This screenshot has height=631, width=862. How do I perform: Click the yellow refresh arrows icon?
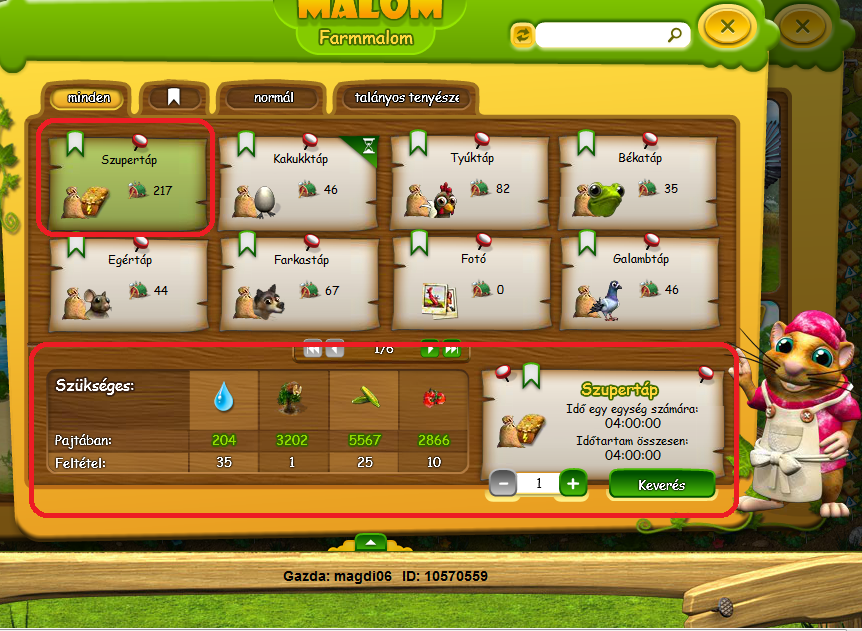coord(522,35)
